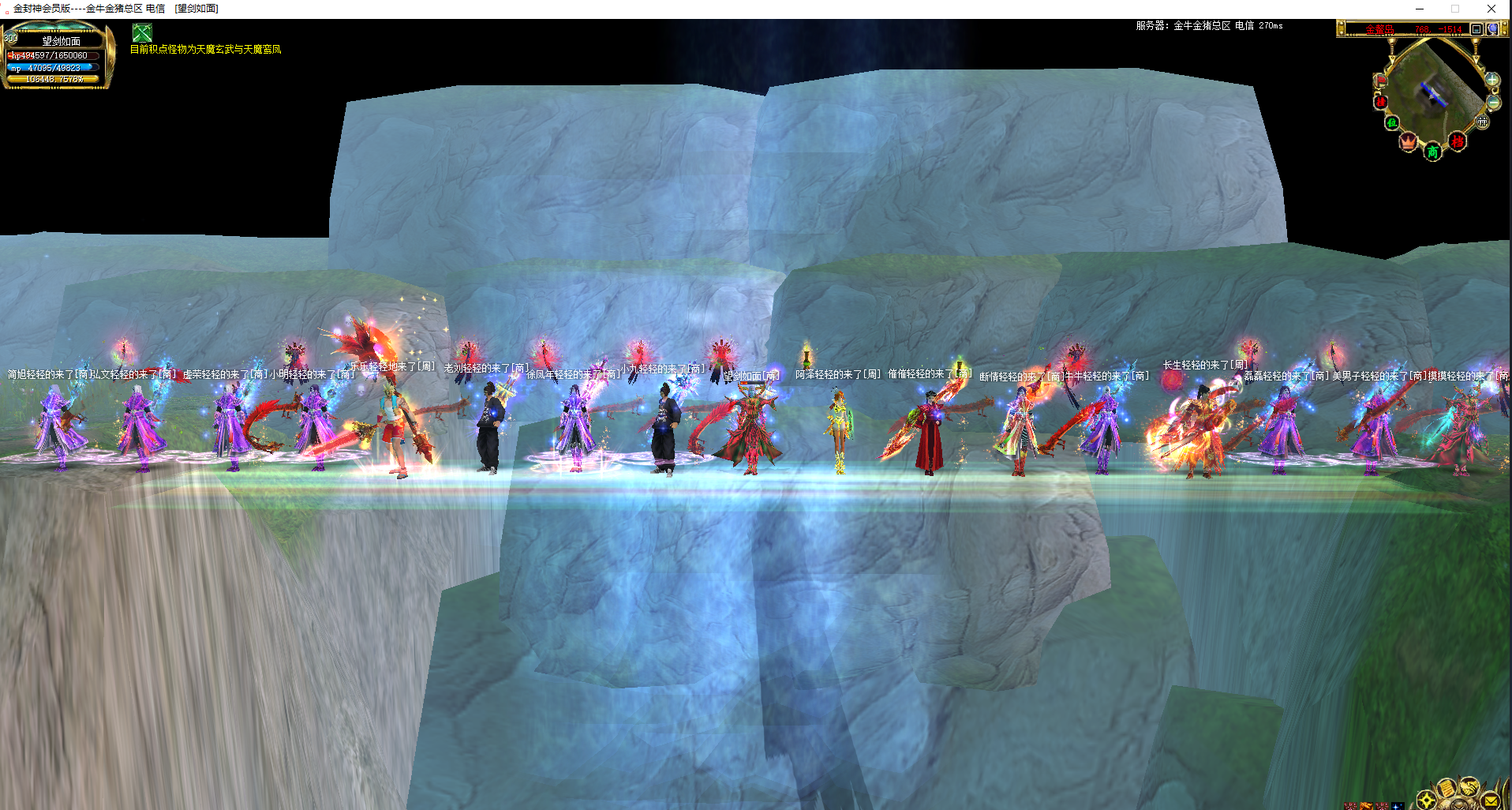Image resolution: width=1512 pixels, height=810 pixels.
Task: Select the green crossed-swords buff icon
Action: (x=142, y=32)
